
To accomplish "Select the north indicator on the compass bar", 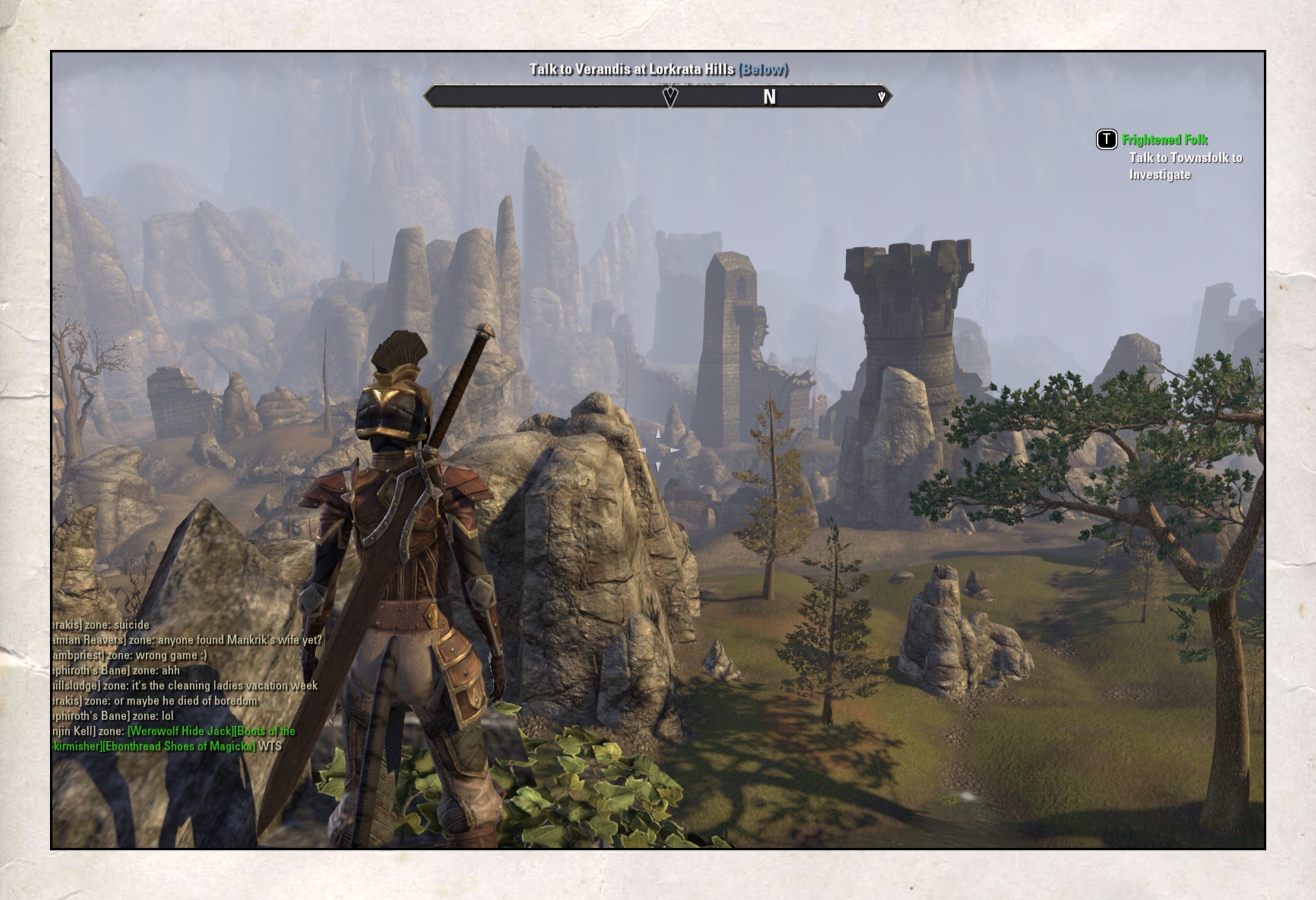I will (x=769, y=97).
